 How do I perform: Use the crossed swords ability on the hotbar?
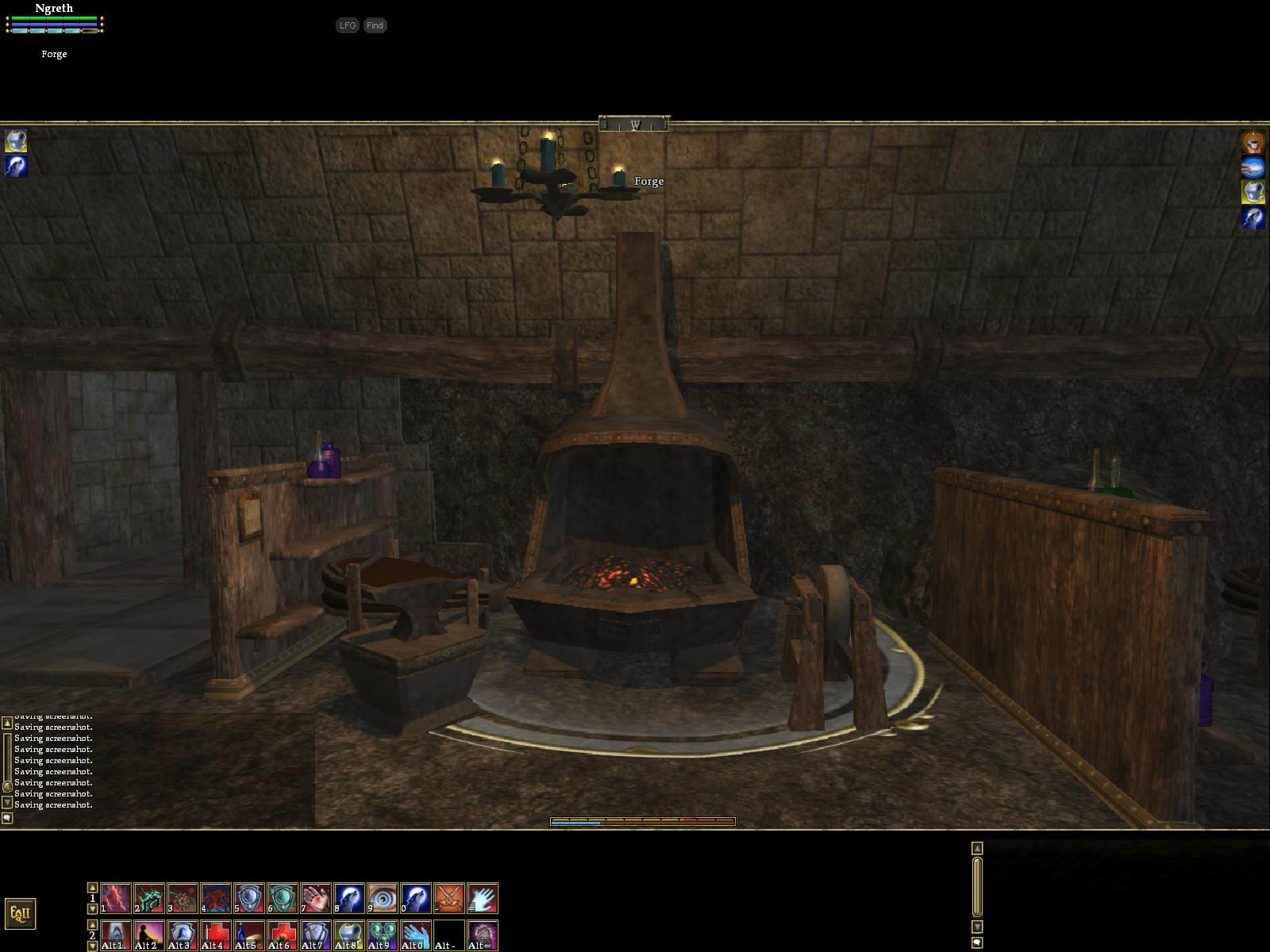[x=449, y=898]
